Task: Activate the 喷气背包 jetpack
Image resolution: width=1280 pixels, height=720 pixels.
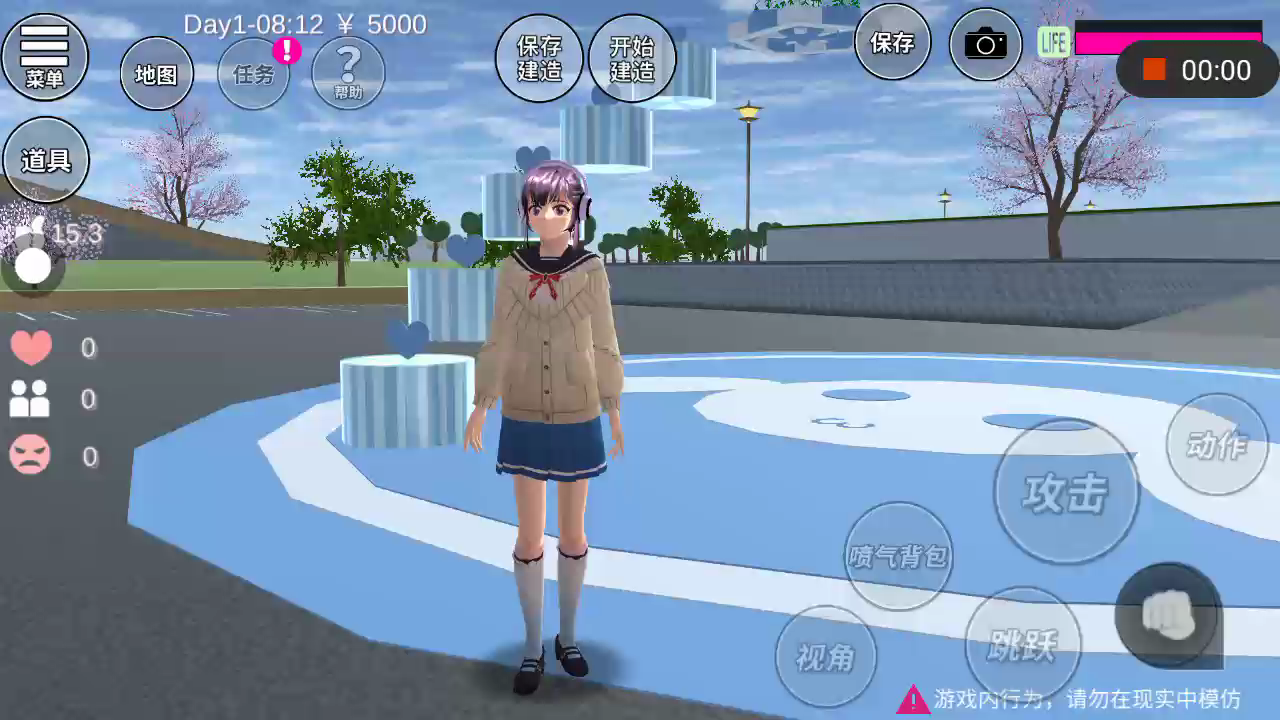Action: tap(898, 556)
